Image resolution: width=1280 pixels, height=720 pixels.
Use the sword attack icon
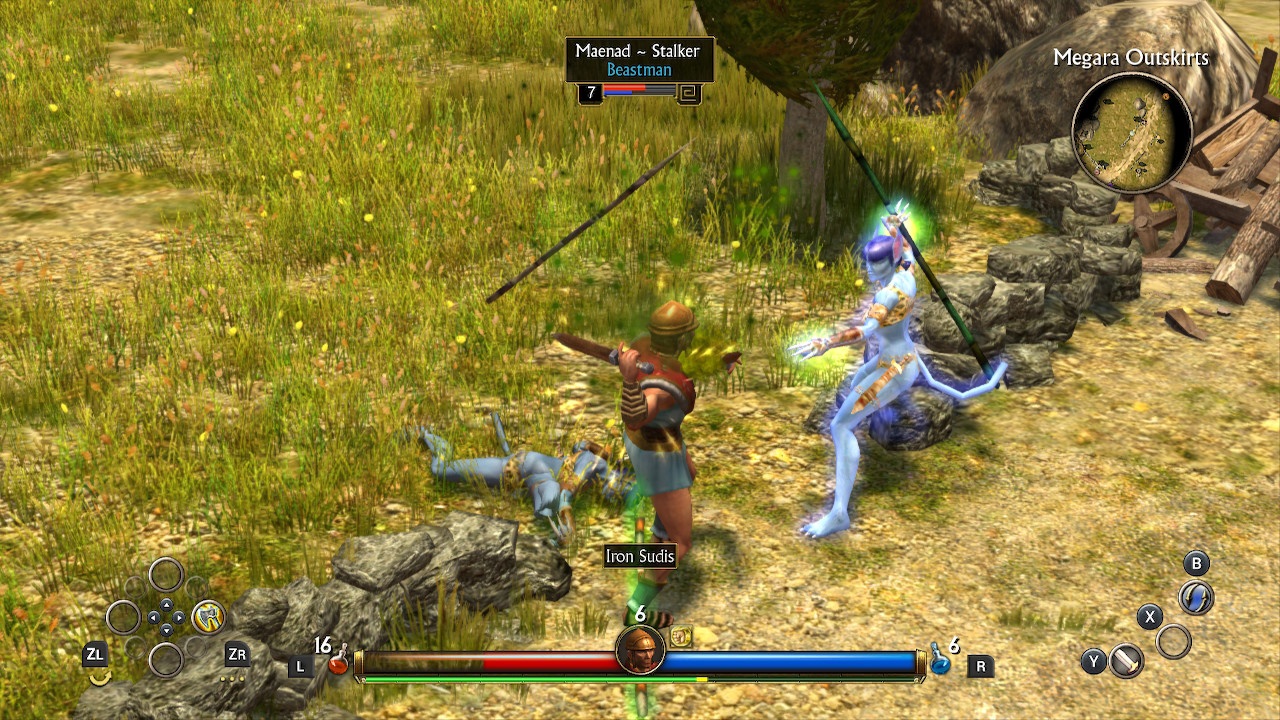[1127, 661]
